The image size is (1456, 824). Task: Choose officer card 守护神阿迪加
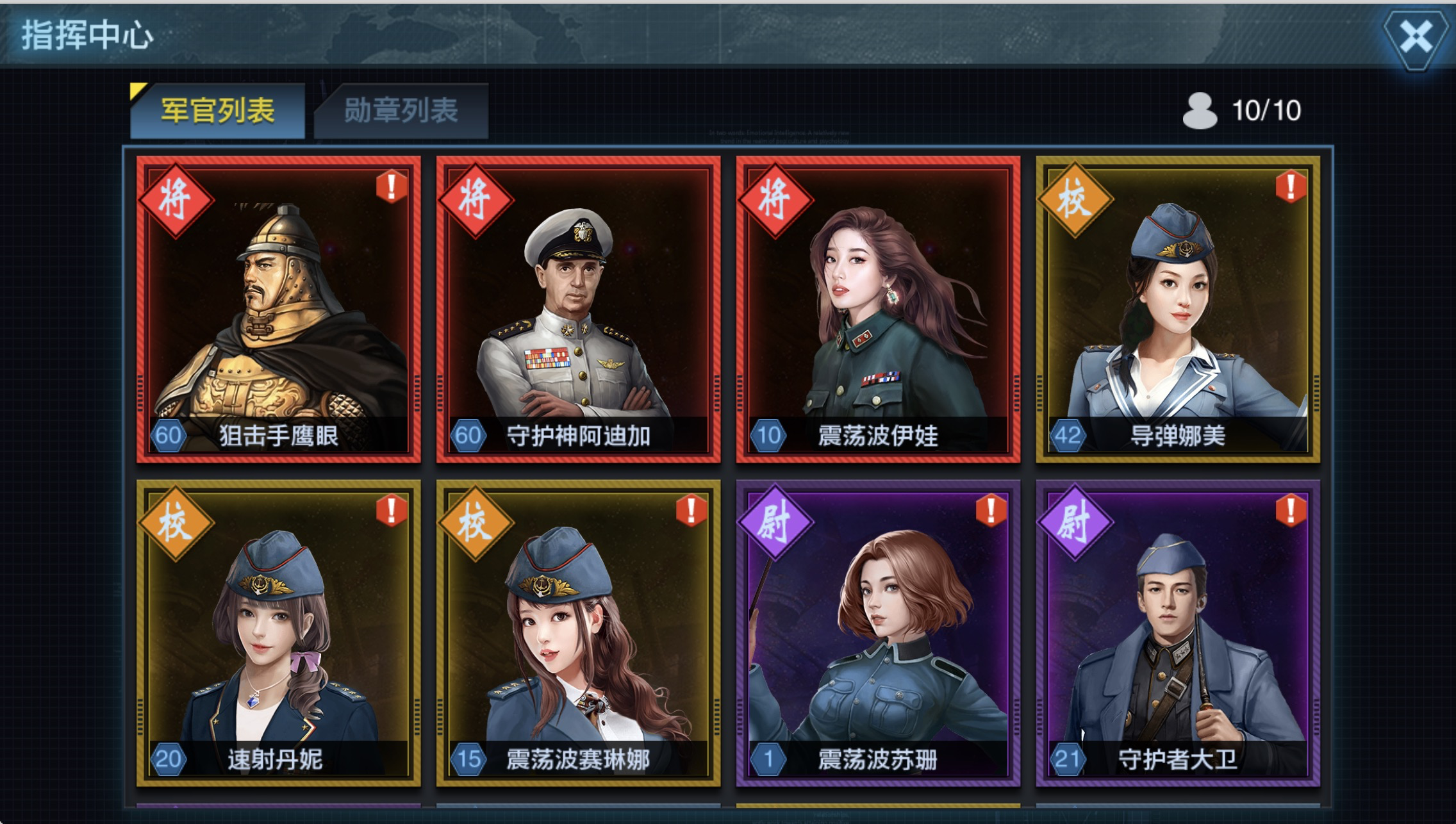[578, 309]
